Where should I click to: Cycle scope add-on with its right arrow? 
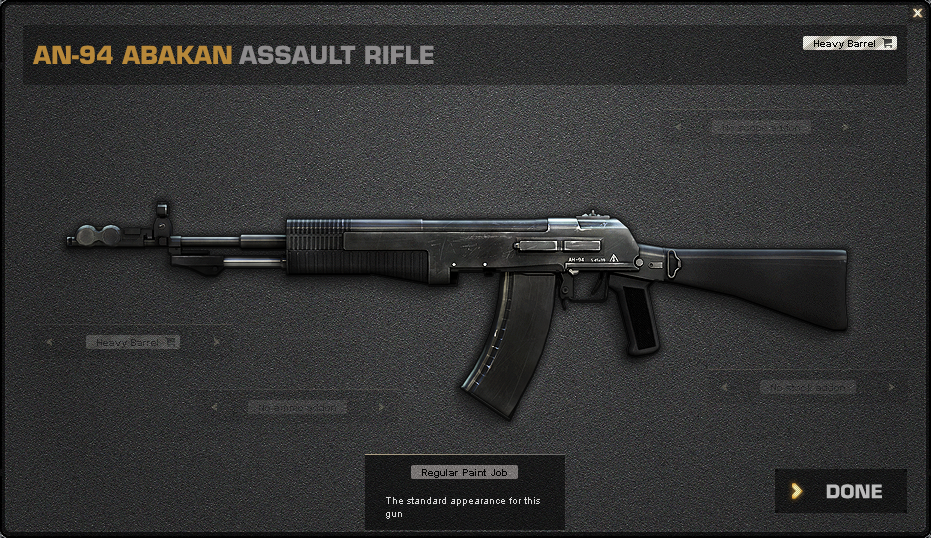coord(846,127)
